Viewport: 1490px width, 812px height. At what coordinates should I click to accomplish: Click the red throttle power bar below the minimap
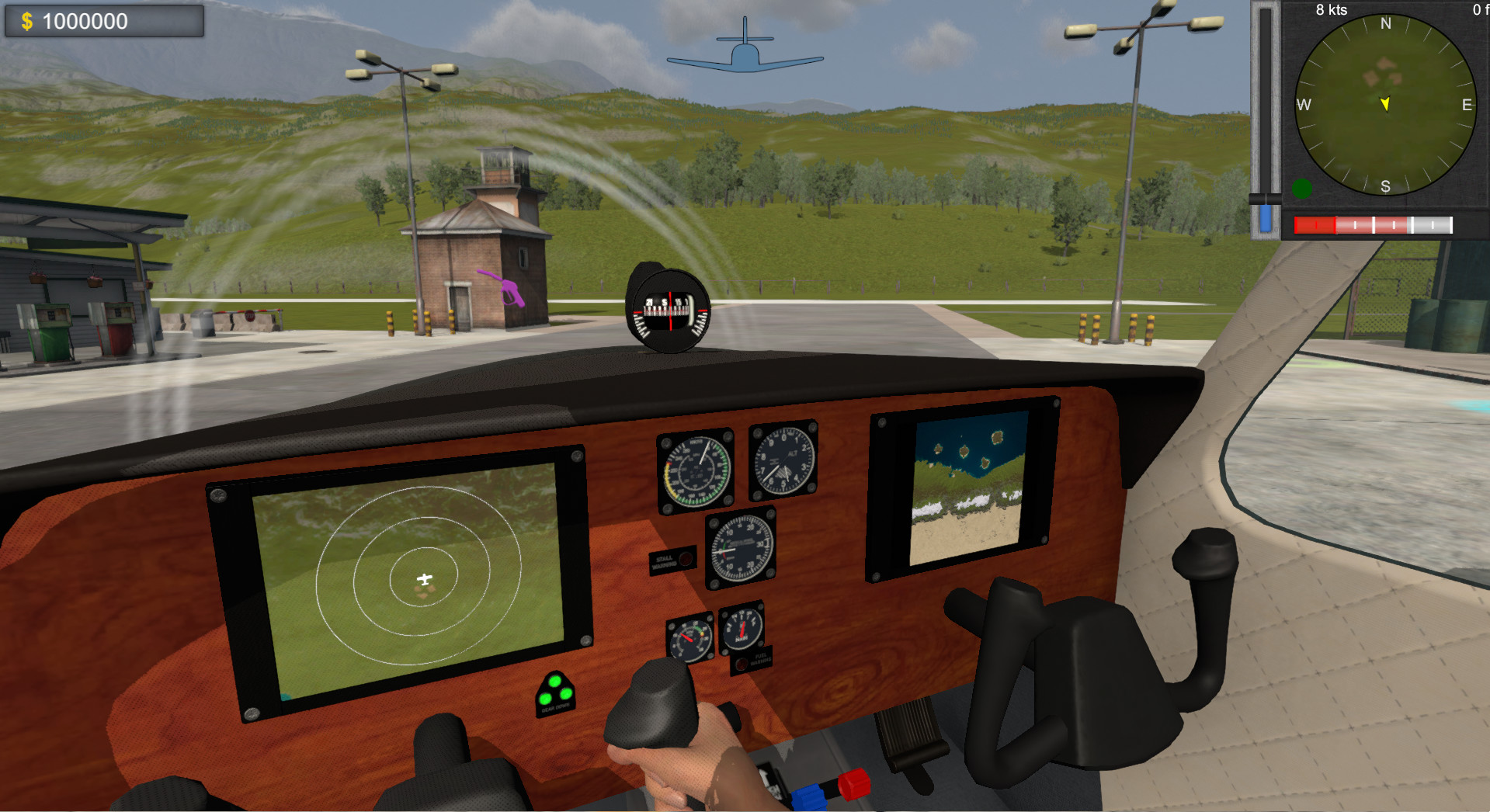pos(1316,225)
